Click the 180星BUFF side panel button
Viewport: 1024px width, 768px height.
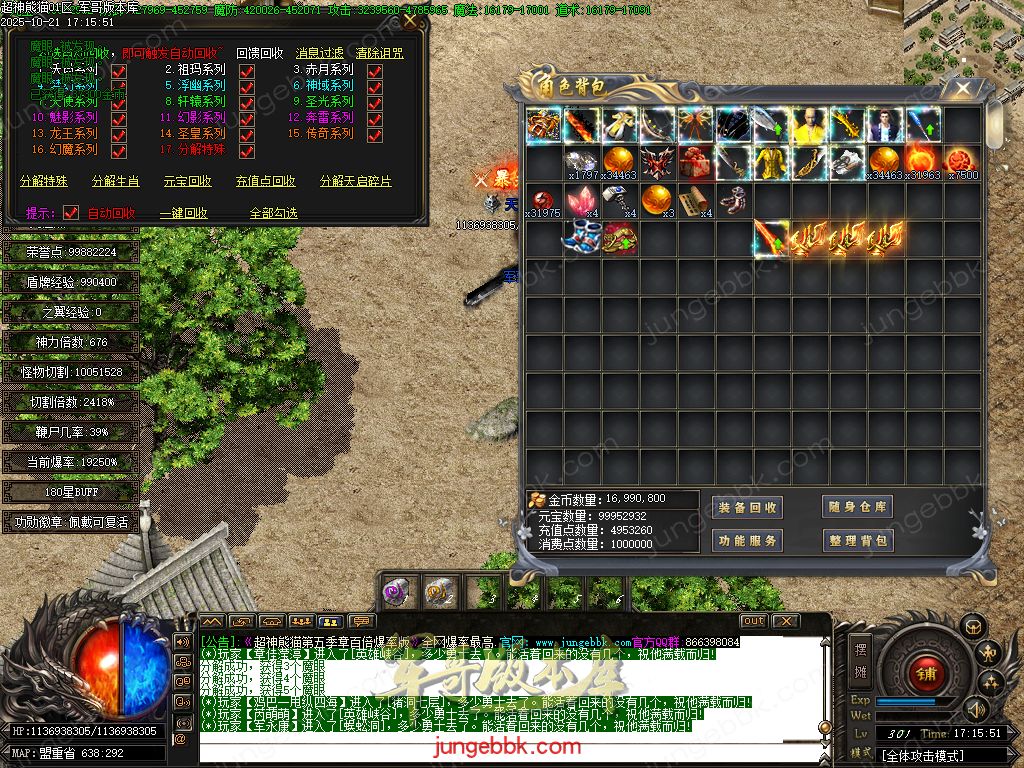[70, 493]
